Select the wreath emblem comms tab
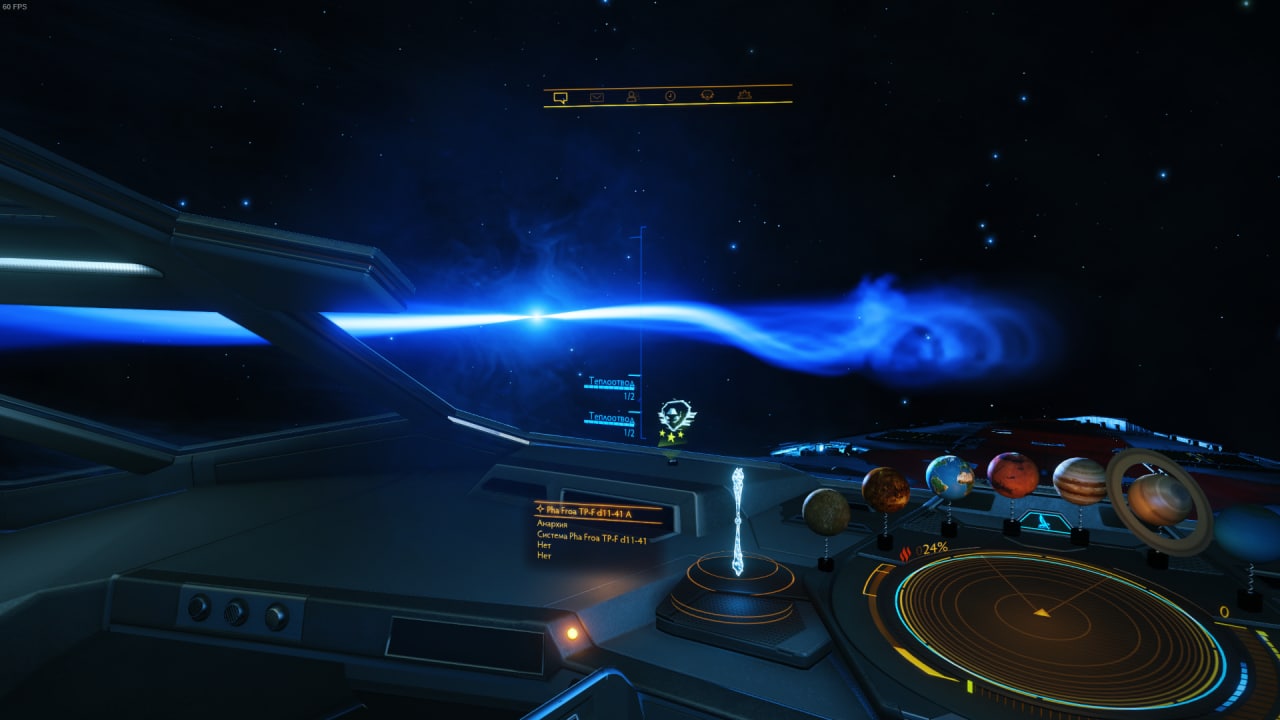The width and height of the screenshot is (1280, 720). (x=707, y=95)
